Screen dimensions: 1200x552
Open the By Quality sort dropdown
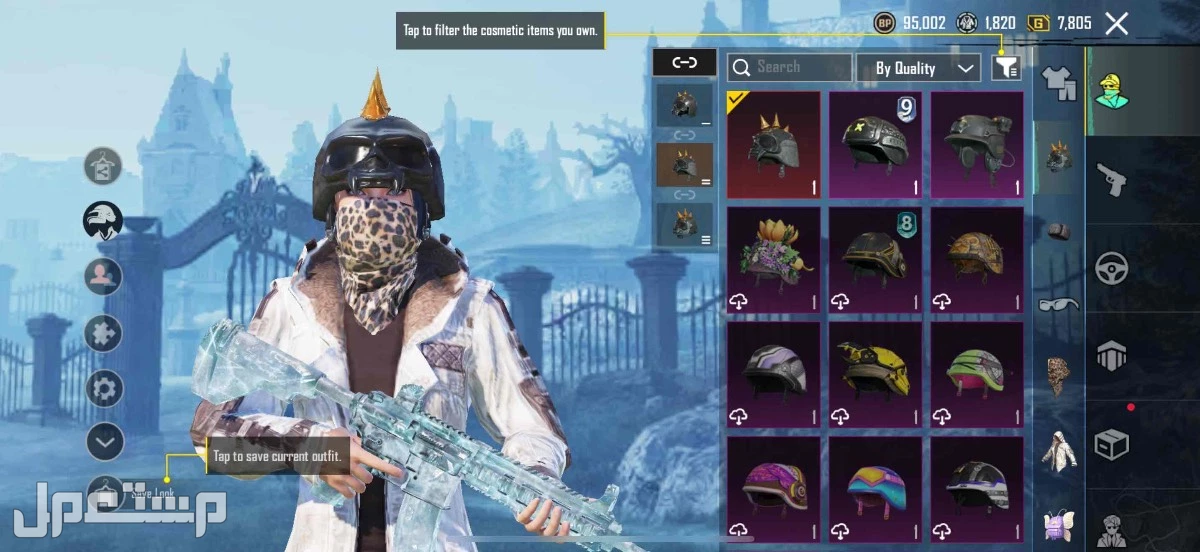click(918, 68)
